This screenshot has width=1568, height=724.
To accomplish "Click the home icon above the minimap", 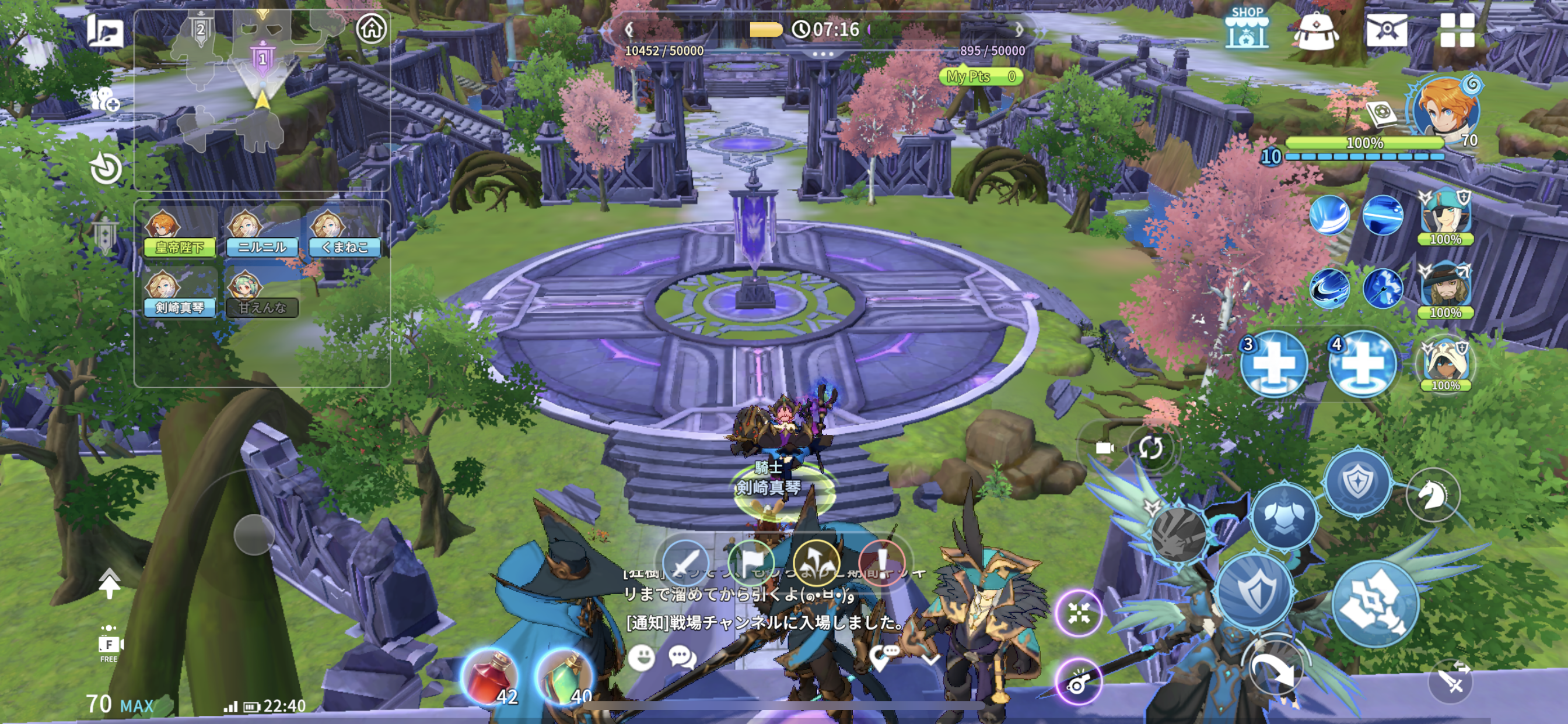I will (372, 28).
